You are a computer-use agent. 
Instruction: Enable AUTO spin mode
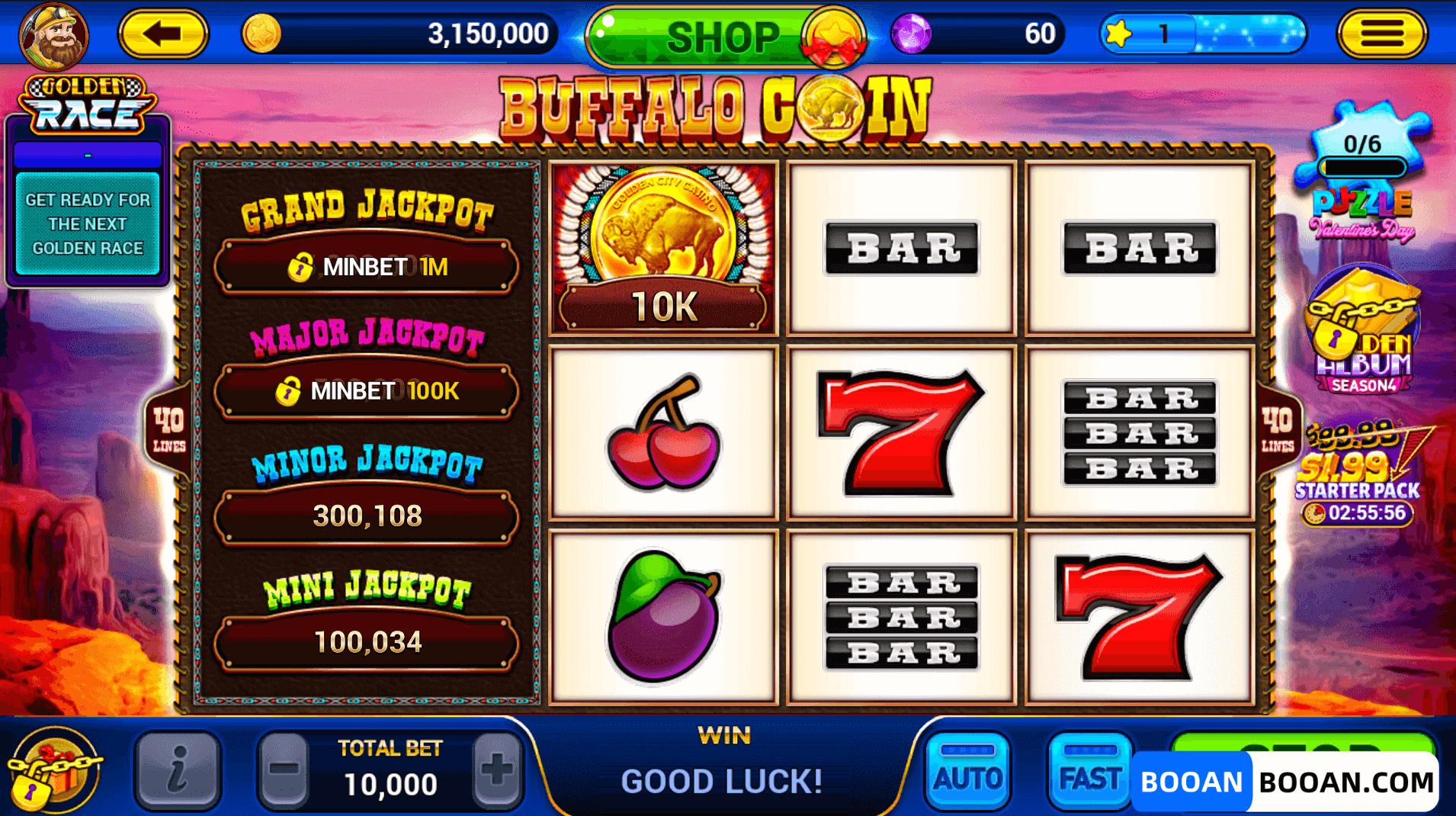tap(967, 770)
